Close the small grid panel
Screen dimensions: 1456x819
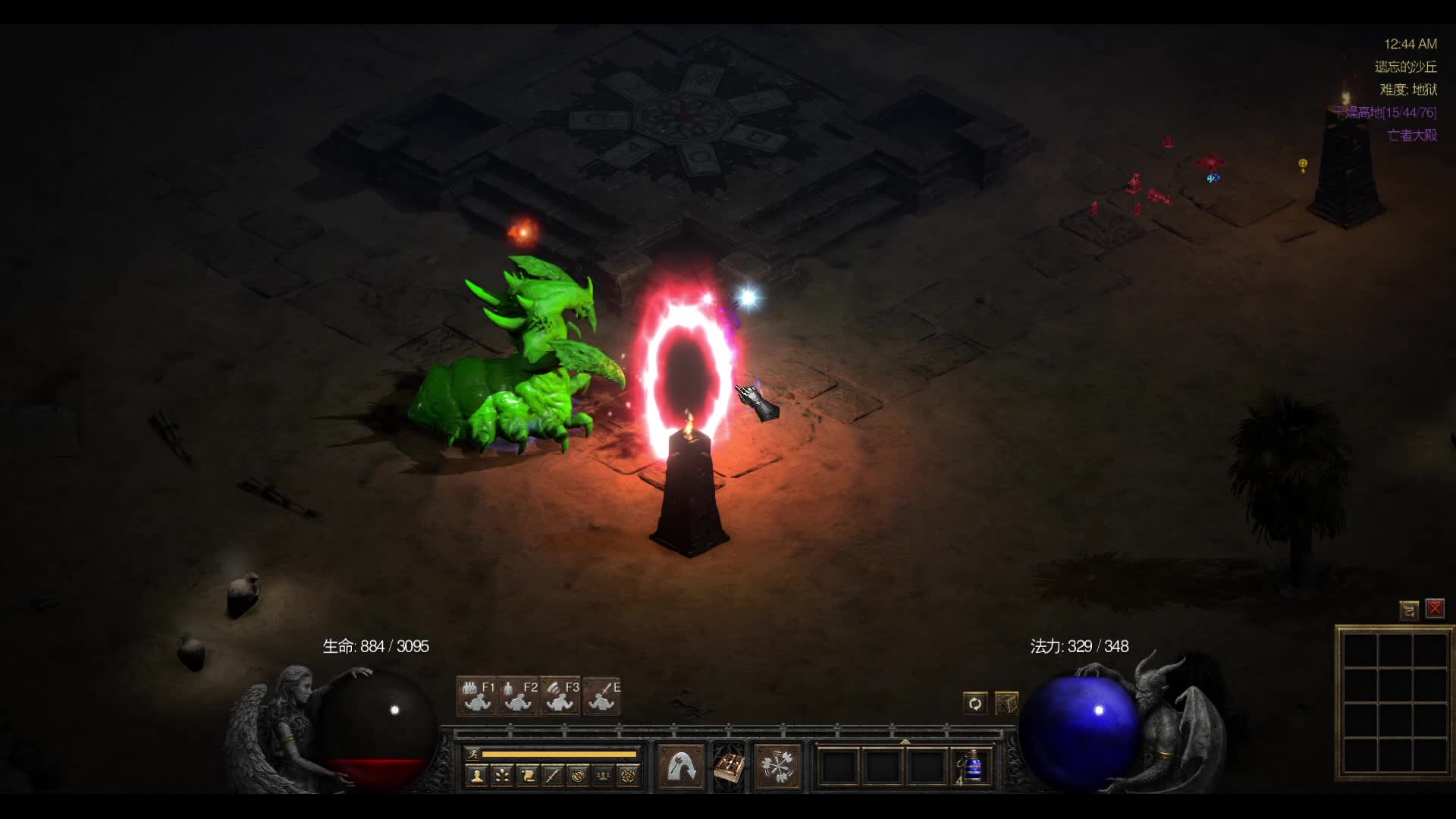point(1435,609)
